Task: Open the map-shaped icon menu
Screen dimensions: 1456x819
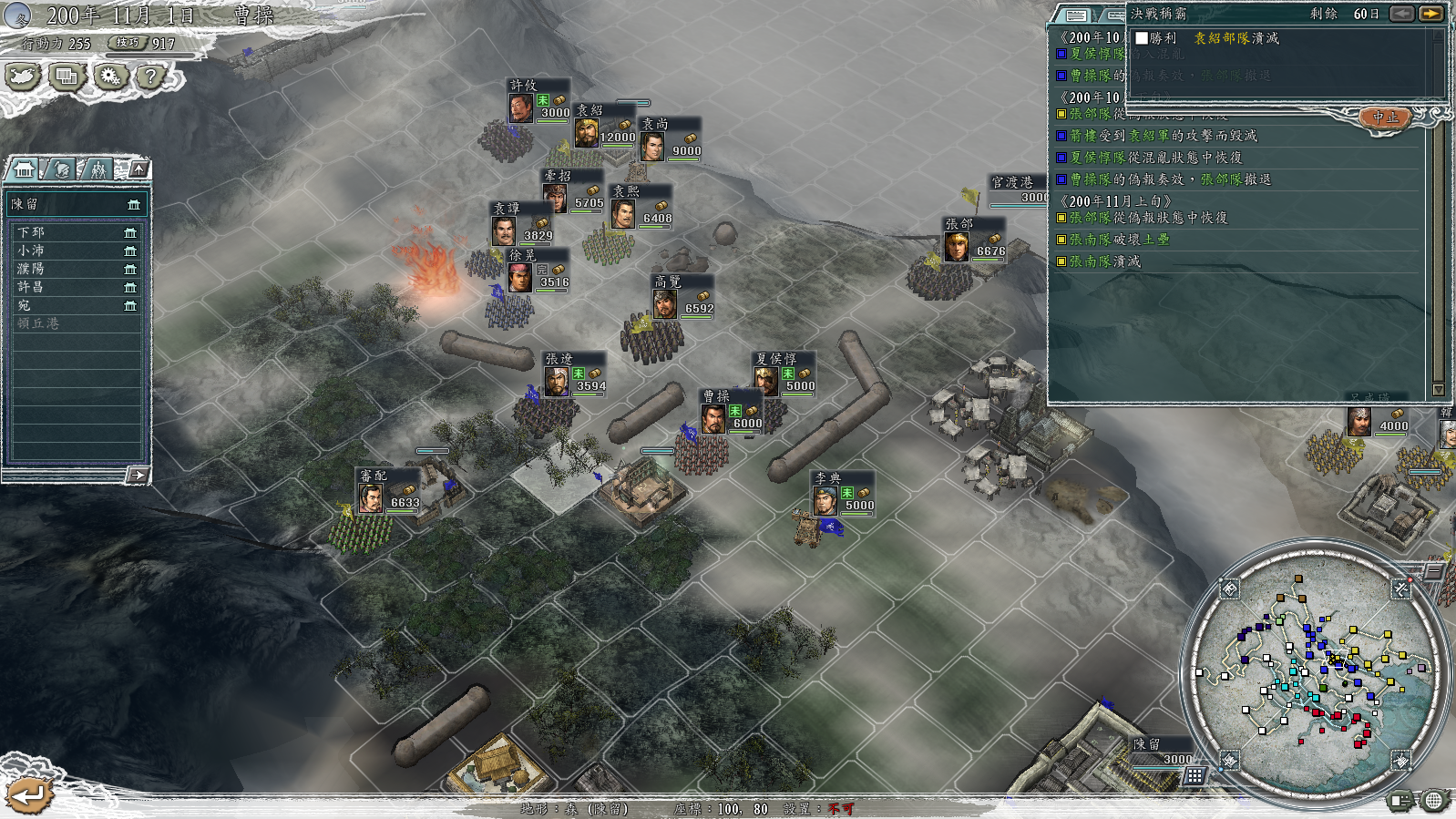Action: (x=23, y=77)
